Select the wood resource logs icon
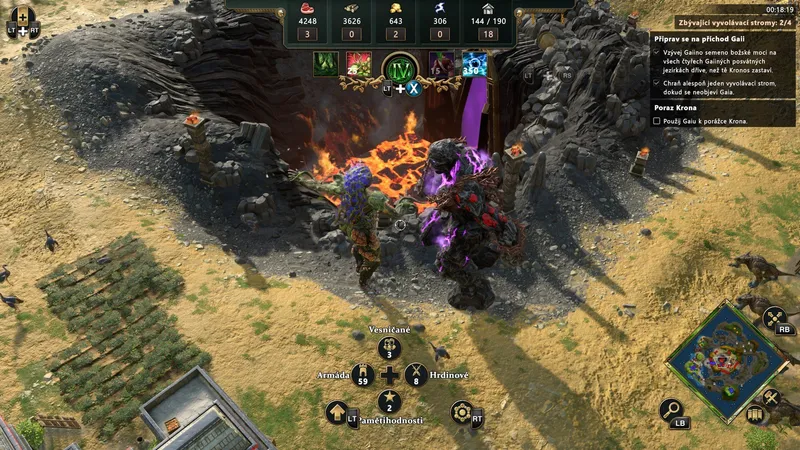800x450 pixels. [x=352, y=9]
